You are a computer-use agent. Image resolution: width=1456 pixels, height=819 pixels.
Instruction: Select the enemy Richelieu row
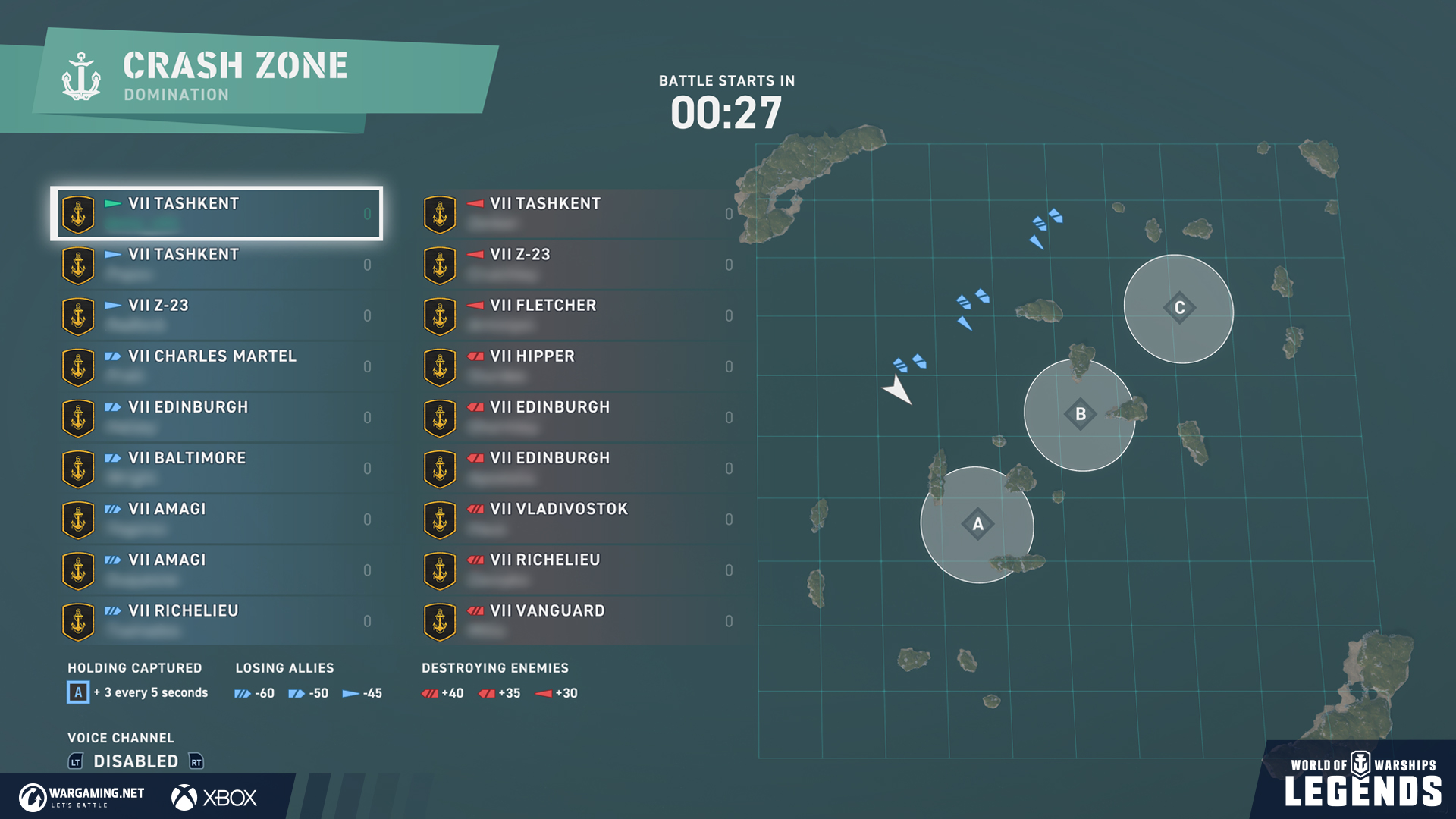tap(578, 570)
